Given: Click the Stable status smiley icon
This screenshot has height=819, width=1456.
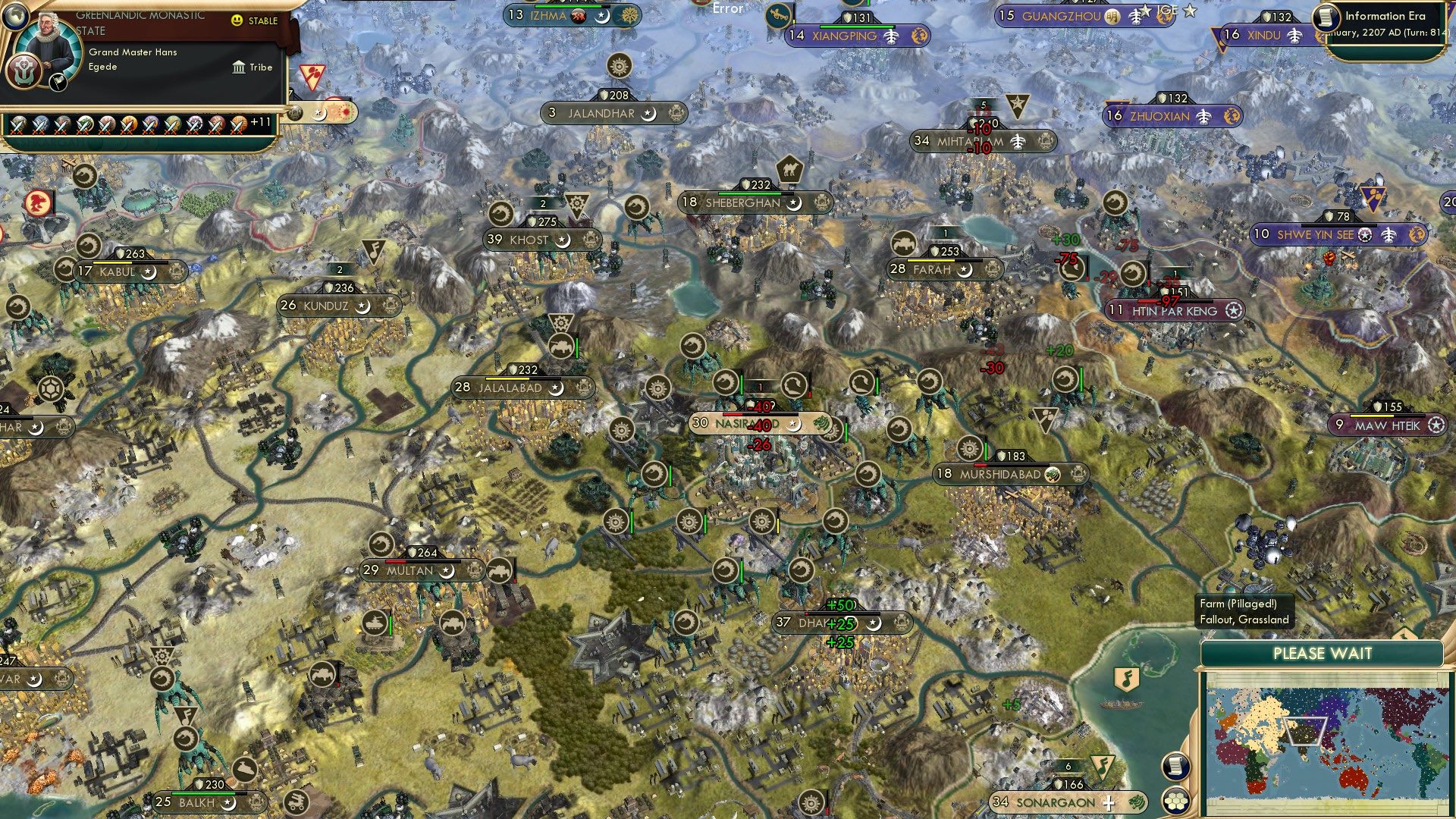Looking at the screenshot, I should click(x=237, y=22).
